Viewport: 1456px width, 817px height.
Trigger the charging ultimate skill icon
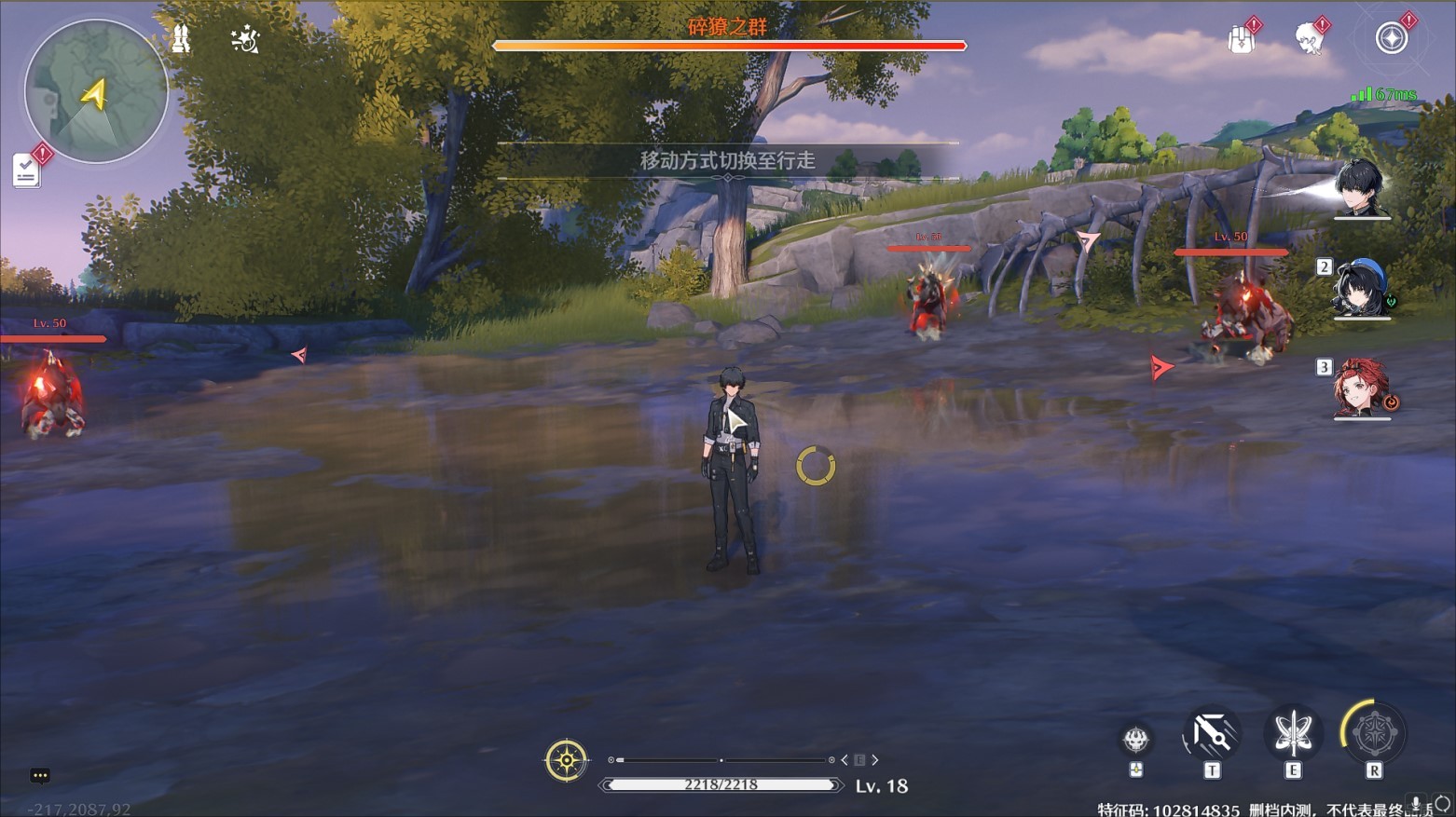(x=1373, y=734)
